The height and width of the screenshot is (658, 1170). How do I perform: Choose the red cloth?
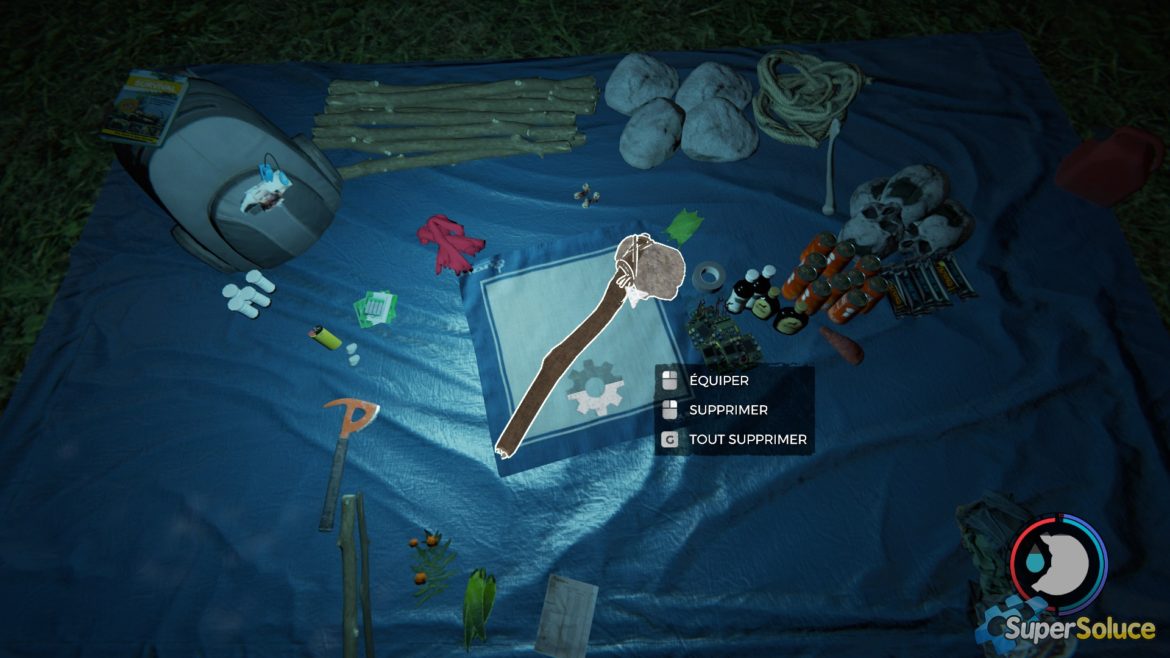tap(448, 241)
